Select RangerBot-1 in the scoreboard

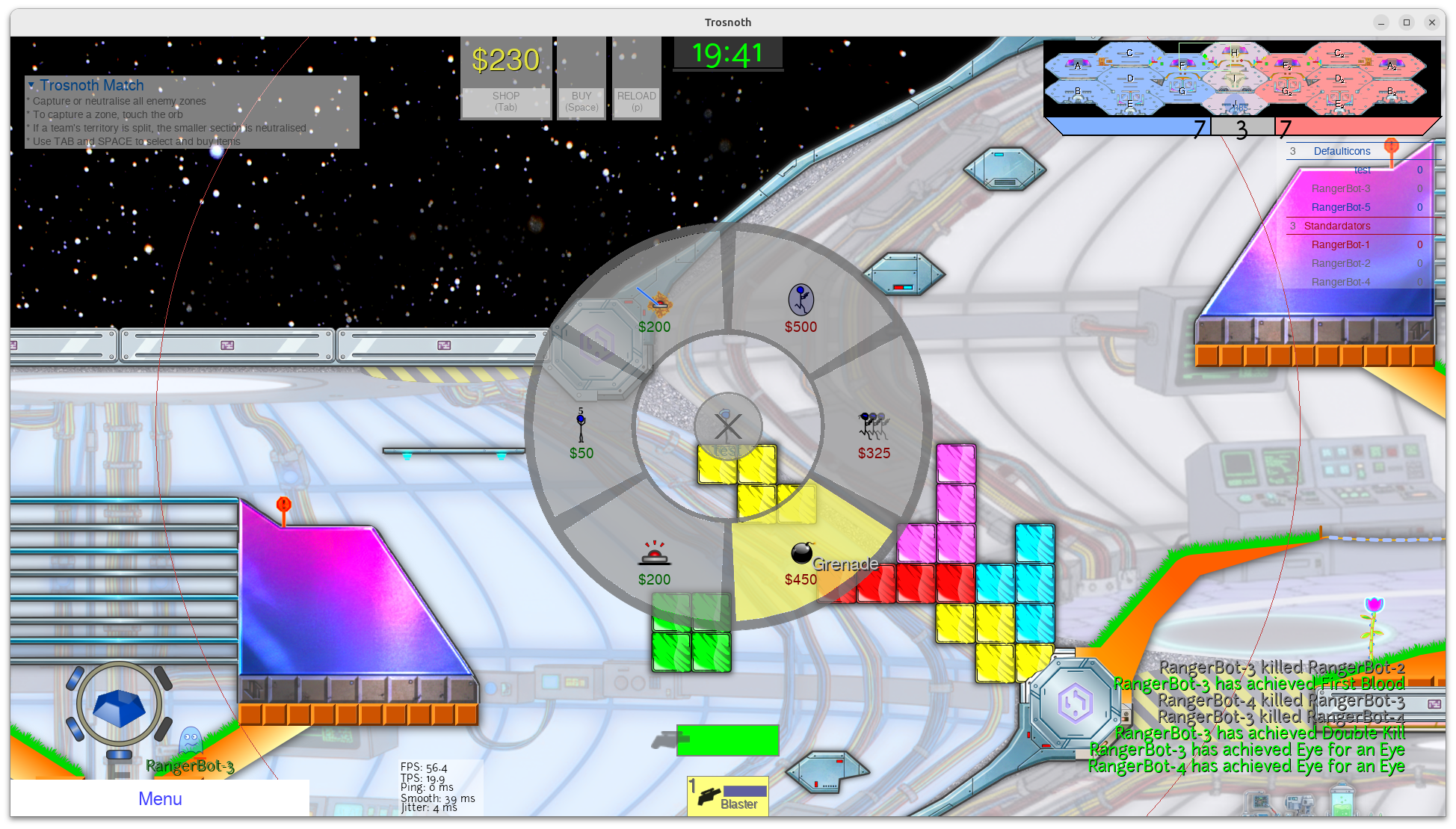tap(1341, 244)
